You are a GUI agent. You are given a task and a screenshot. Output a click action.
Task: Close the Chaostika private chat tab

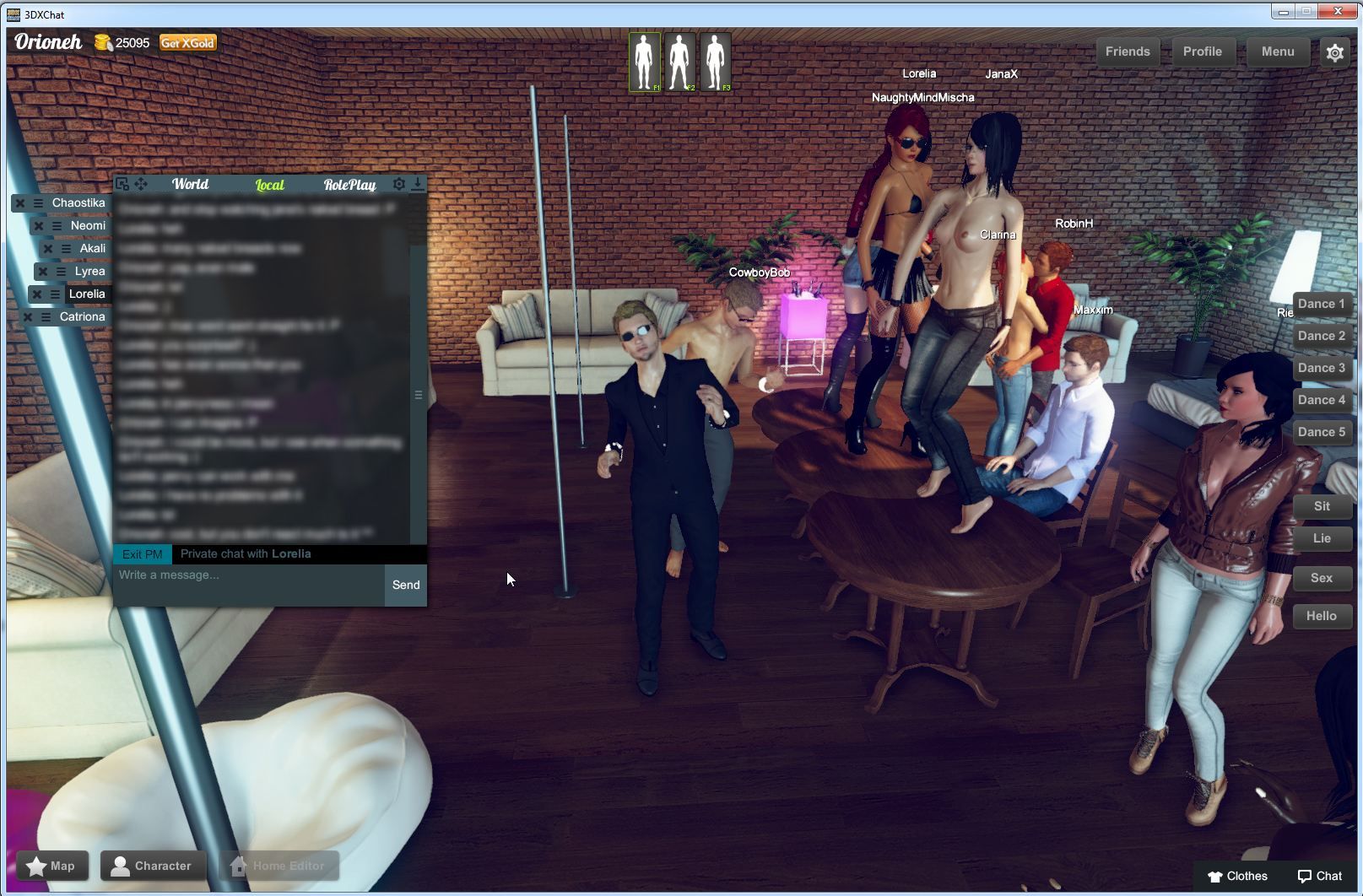pyautogui.click(x=19, y=202)
